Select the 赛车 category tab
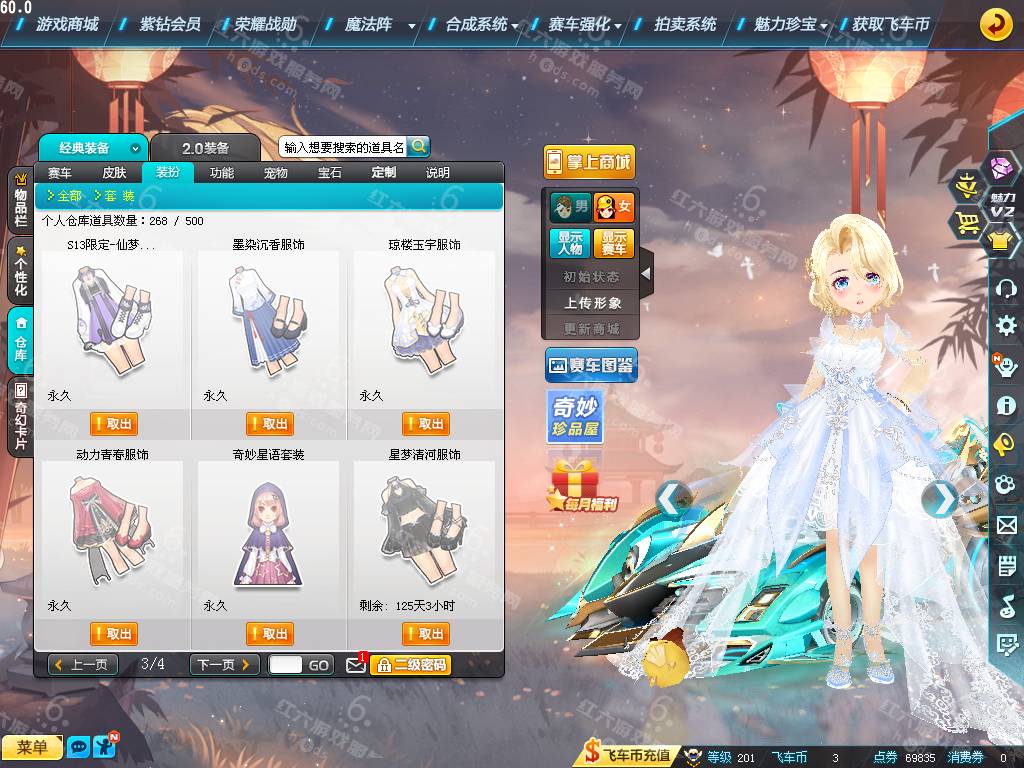Viewport: 1024px width, 768px height. pos(60,173)
